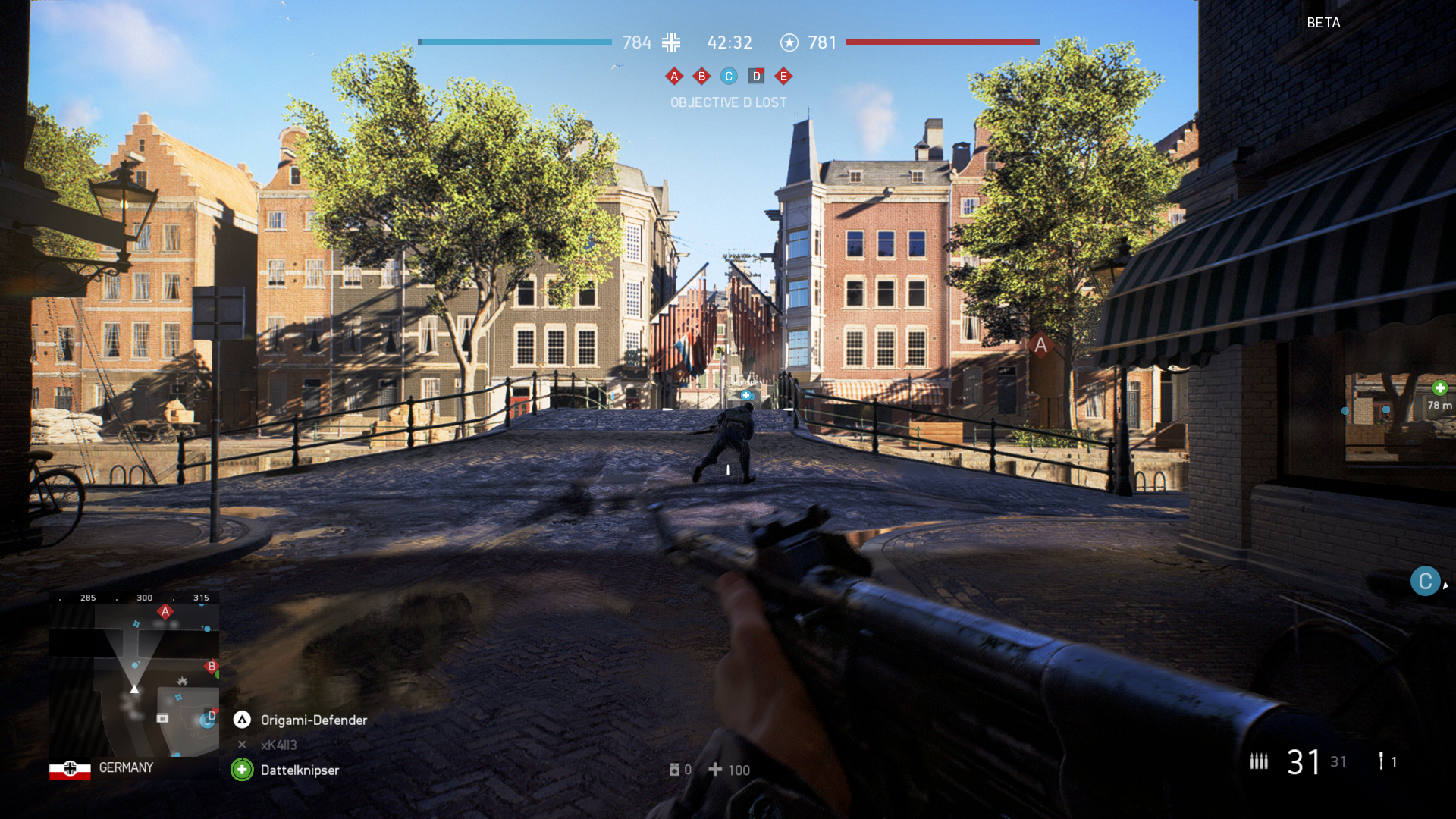
Task: Select objective B flag in top bar
Action: click(701, 76)
